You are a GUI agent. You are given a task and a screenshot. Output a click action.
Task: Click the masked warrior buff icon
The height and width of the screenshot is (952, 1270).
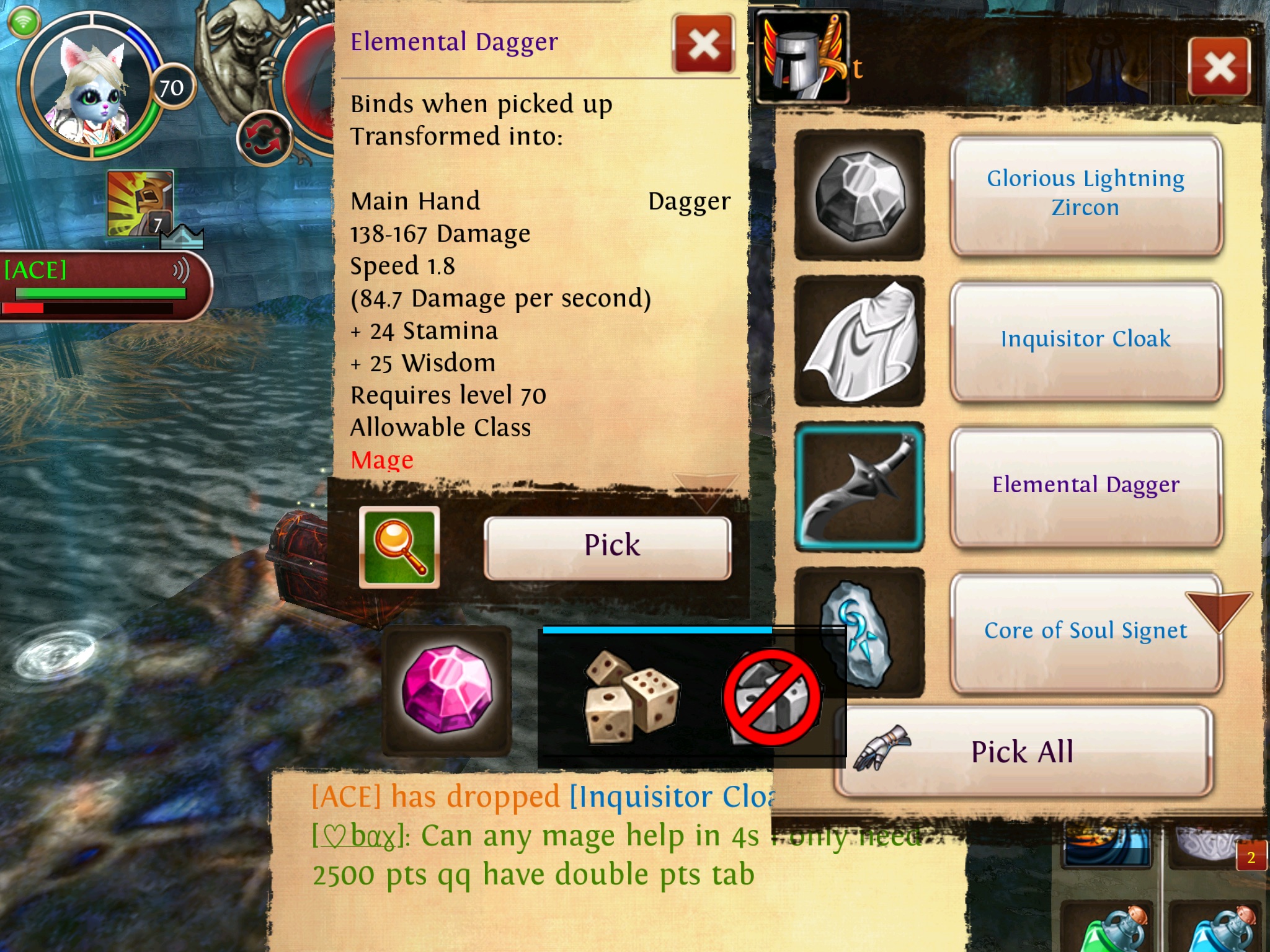point(140,203)
